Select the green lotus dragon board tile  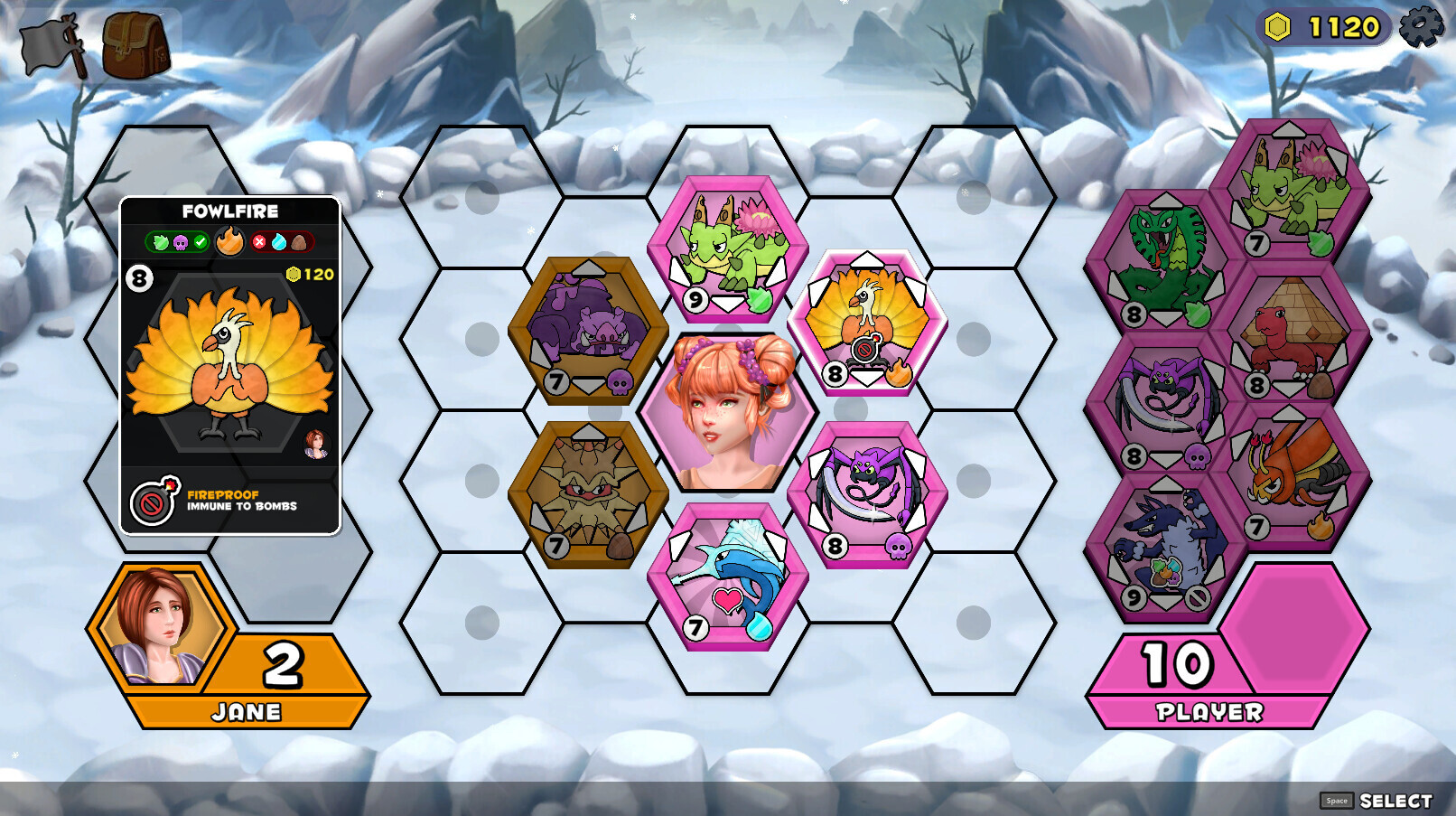click(727, 249)
